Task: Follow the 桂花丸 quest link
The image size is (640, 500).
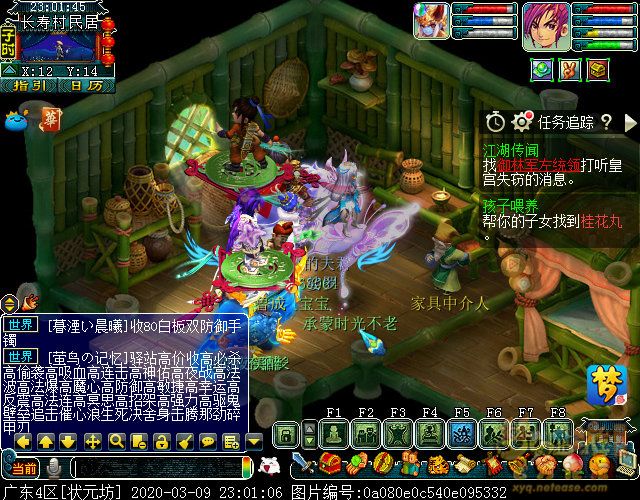Action: click(600, 221)
